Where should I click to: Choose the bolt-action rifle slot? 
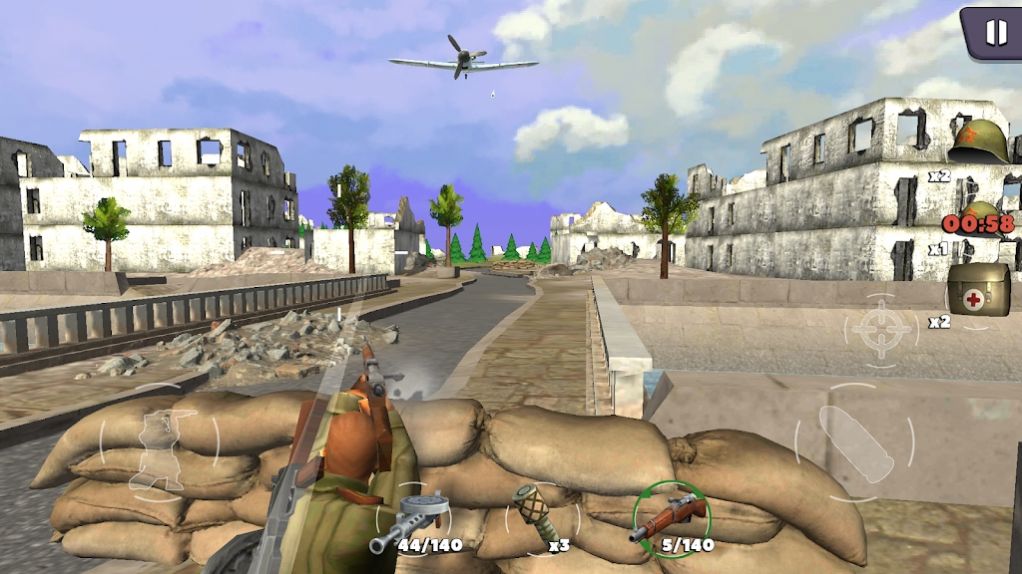671,517
